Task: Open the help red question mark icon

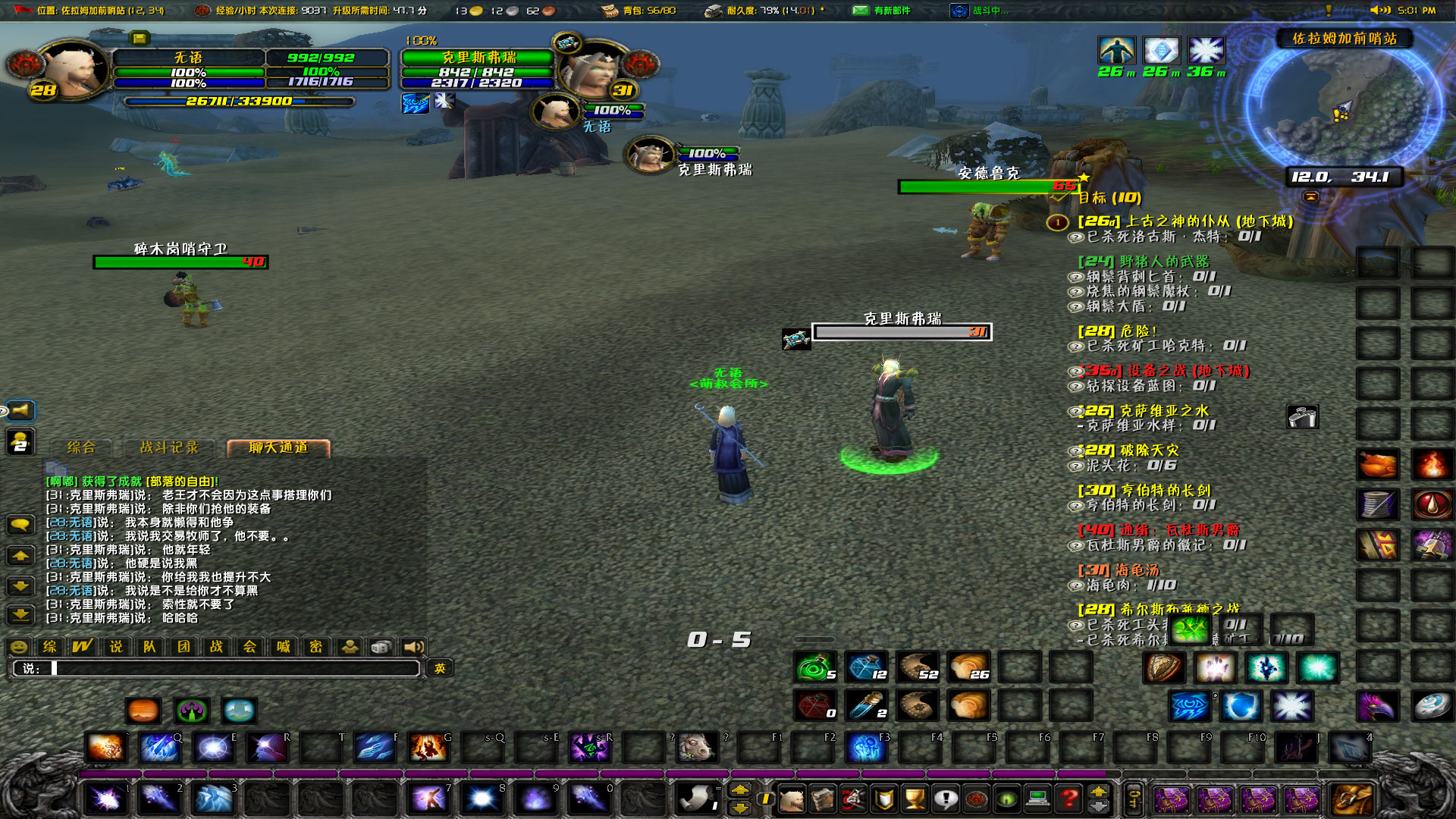Action: (1068, 800)
